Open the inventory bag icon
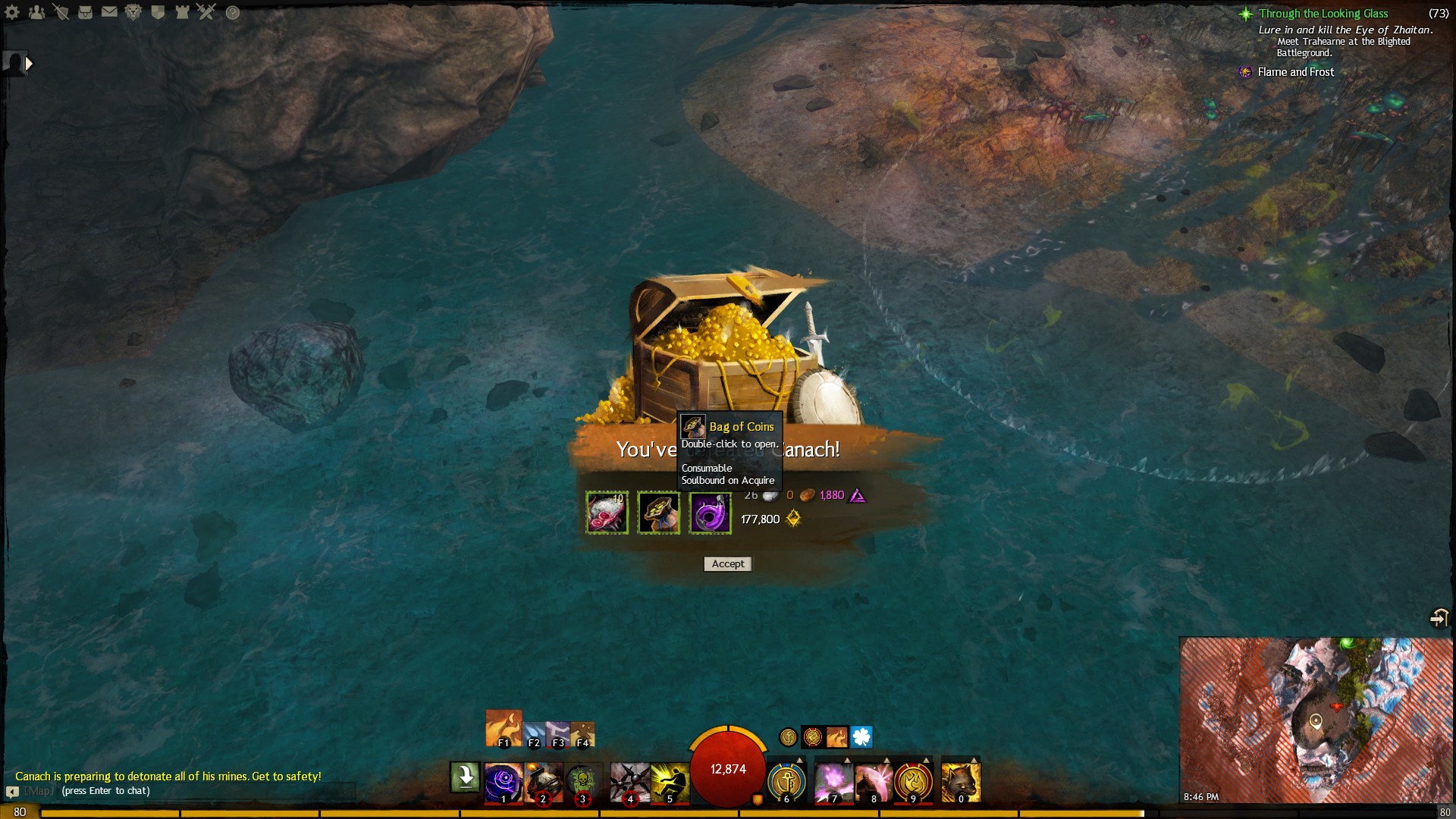The image size is (1456, 819). (x=85, y=12)
